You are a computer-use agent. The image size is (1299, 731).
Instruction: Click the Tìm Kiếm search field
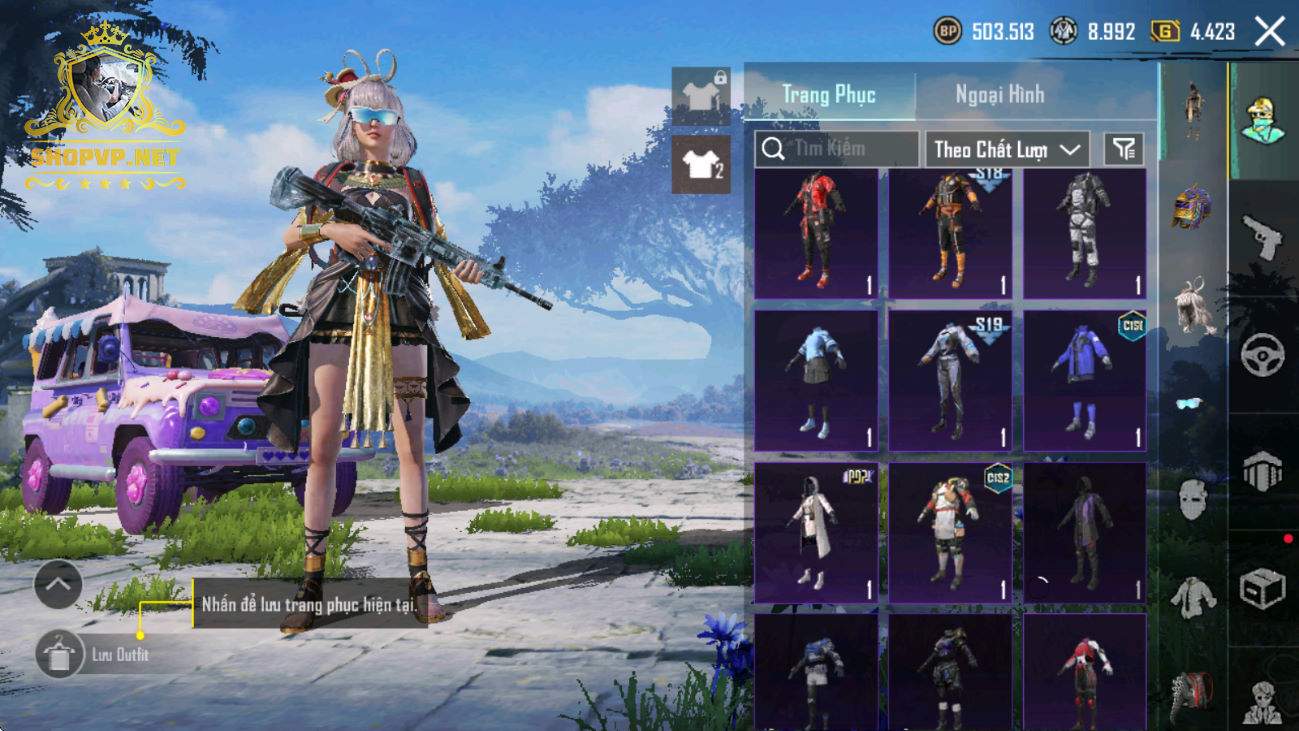pos(837,149)
